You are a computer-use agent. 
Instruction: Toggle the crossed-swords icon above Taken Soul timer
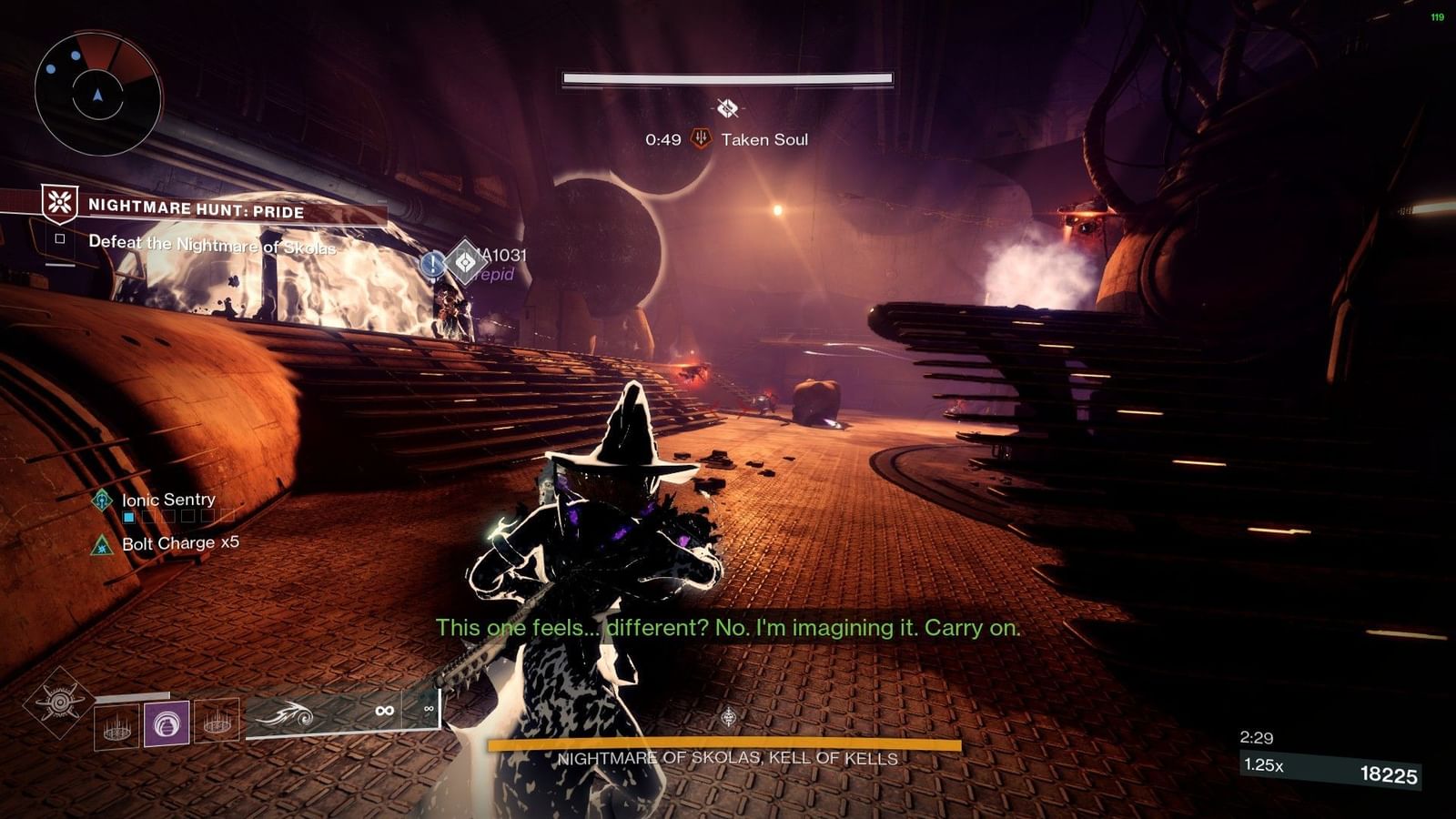point(725,106)
